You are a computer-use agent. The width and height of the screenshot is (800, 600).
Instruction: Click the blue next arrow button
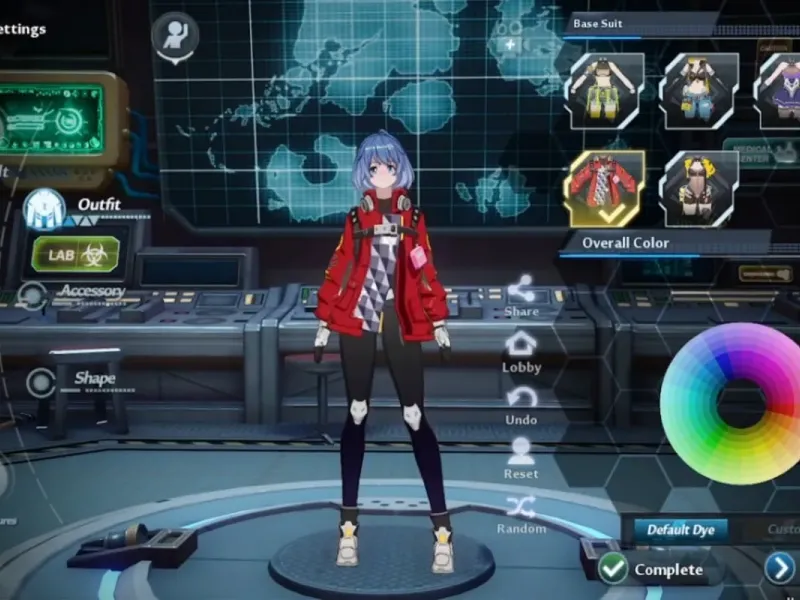point(780,569)
